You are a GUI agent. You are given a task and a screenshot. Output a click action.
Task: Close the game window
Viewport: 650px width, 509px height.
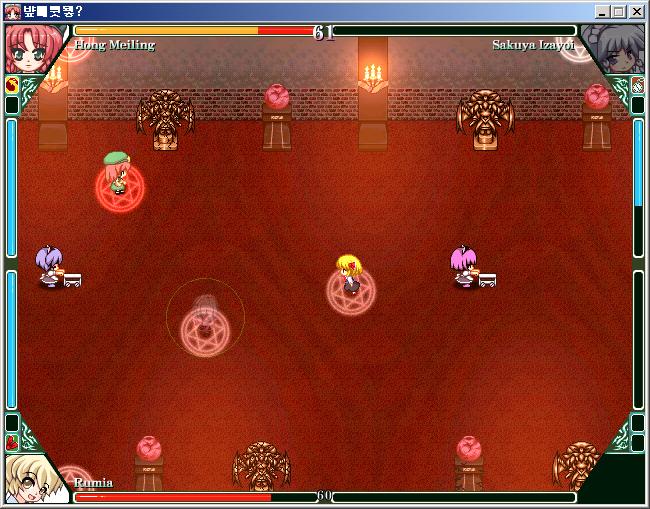point(636,11)
